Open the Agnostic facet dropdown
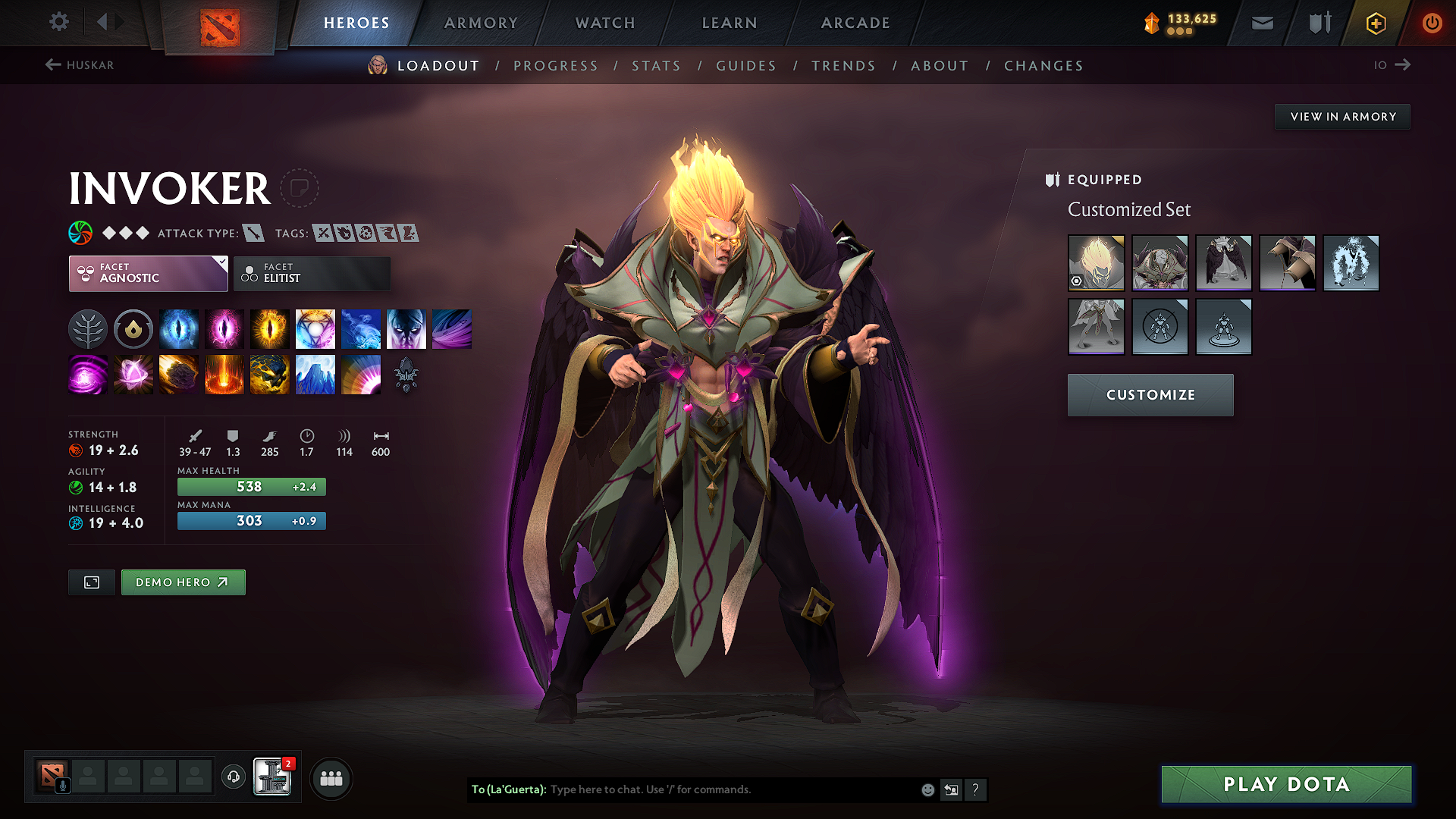Viewport: 1456px width, 819px height. coord(148,273)
